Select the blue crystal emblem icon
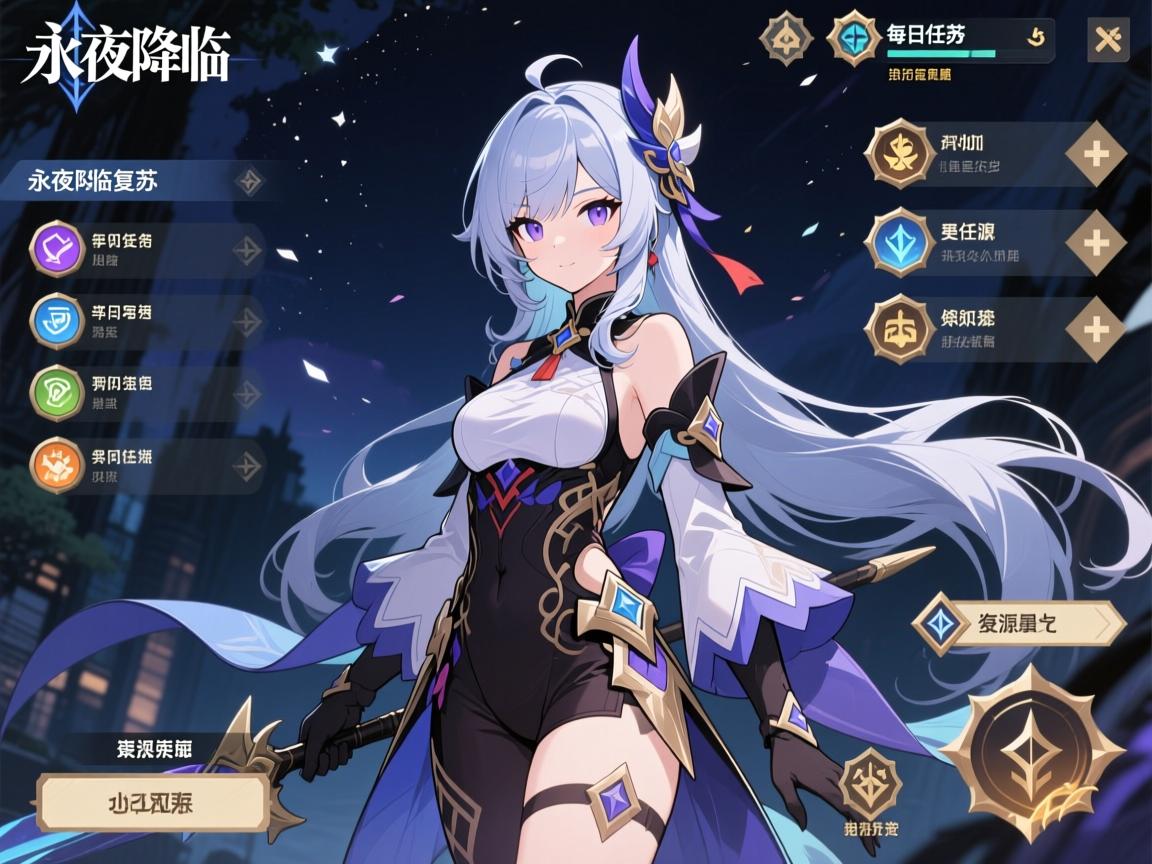The width and height of the screenshot is (1152, 864). (899, 242)
